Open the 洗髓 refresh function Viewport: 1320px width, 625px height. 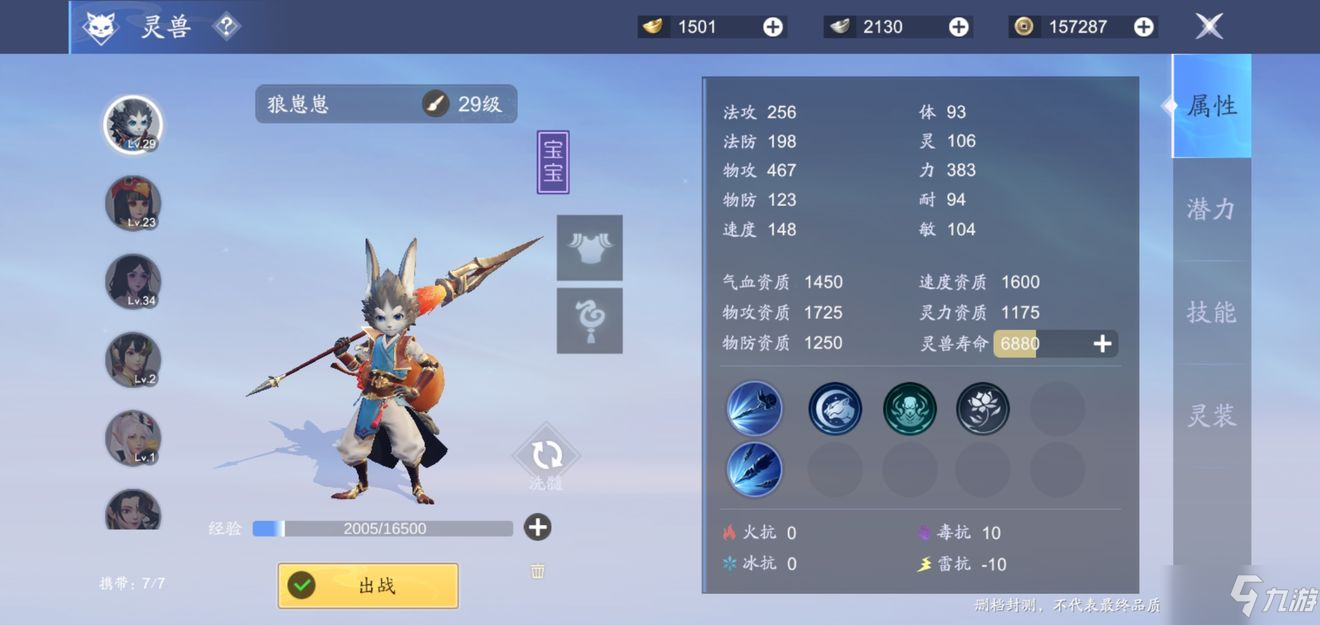click(x=546, y=457)
